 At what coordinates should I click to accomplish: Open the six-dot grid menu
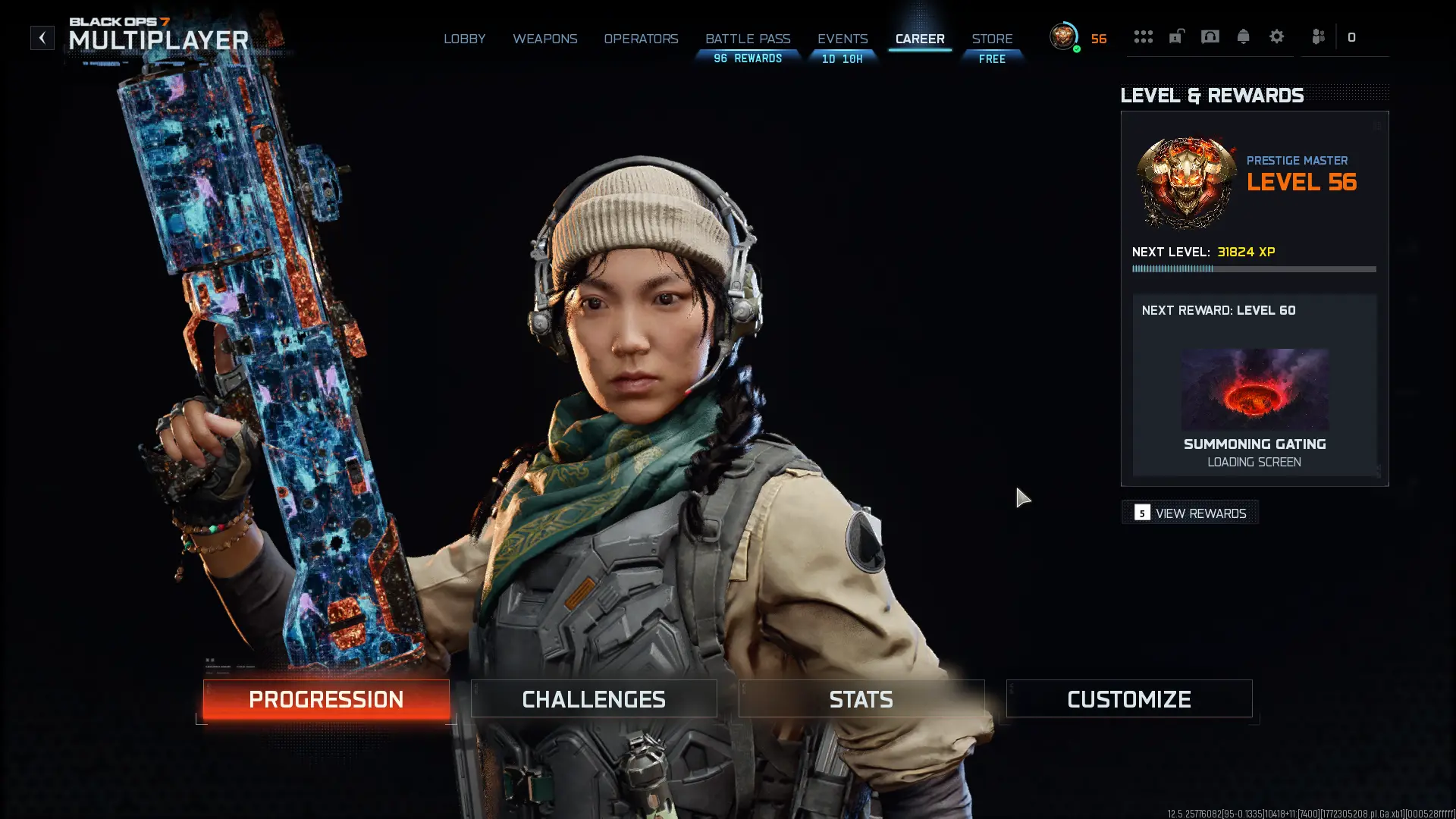point(1143,36)
